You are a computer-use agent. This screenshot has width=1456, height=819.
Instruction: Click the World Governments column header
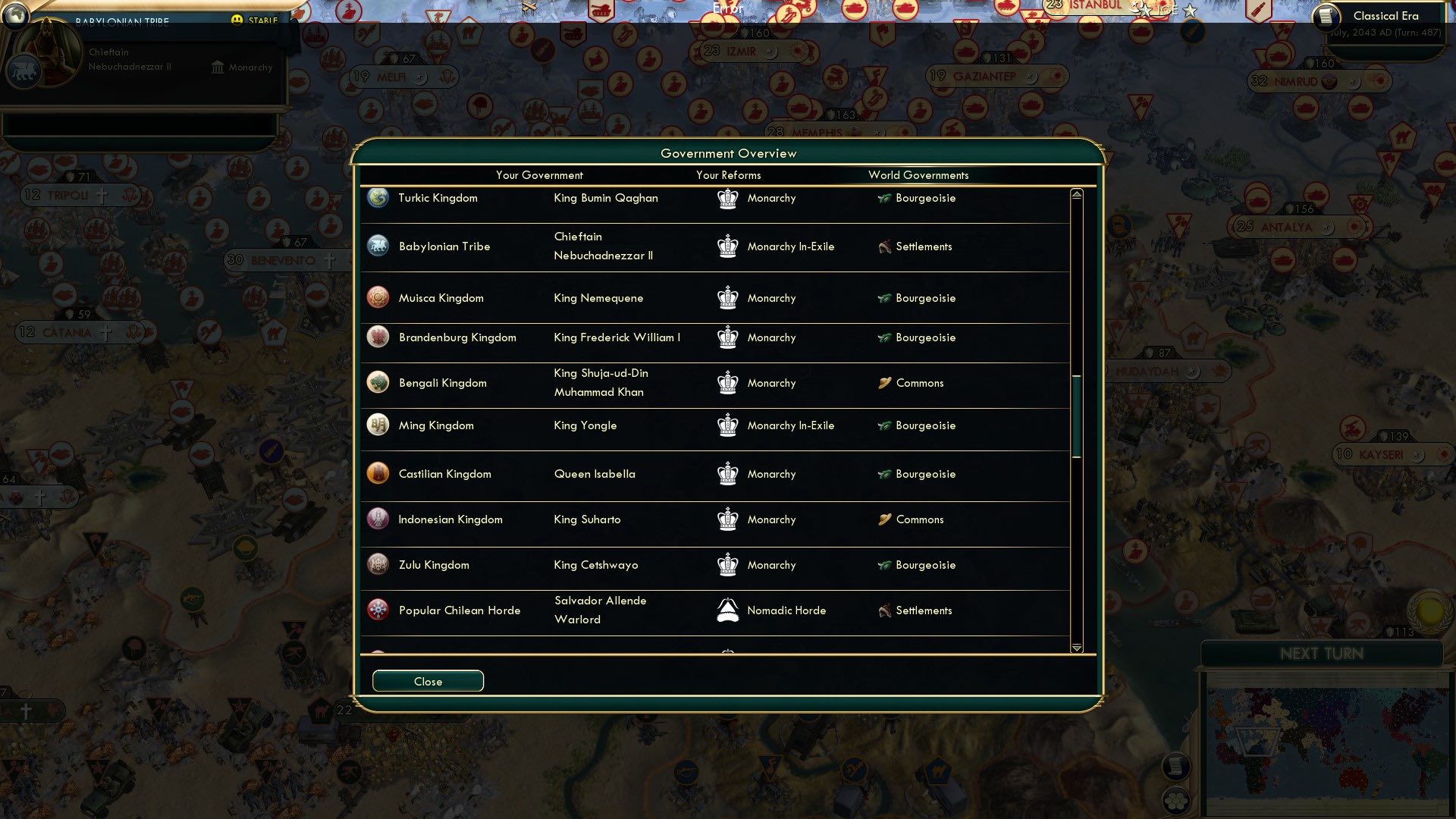point(918,175)
